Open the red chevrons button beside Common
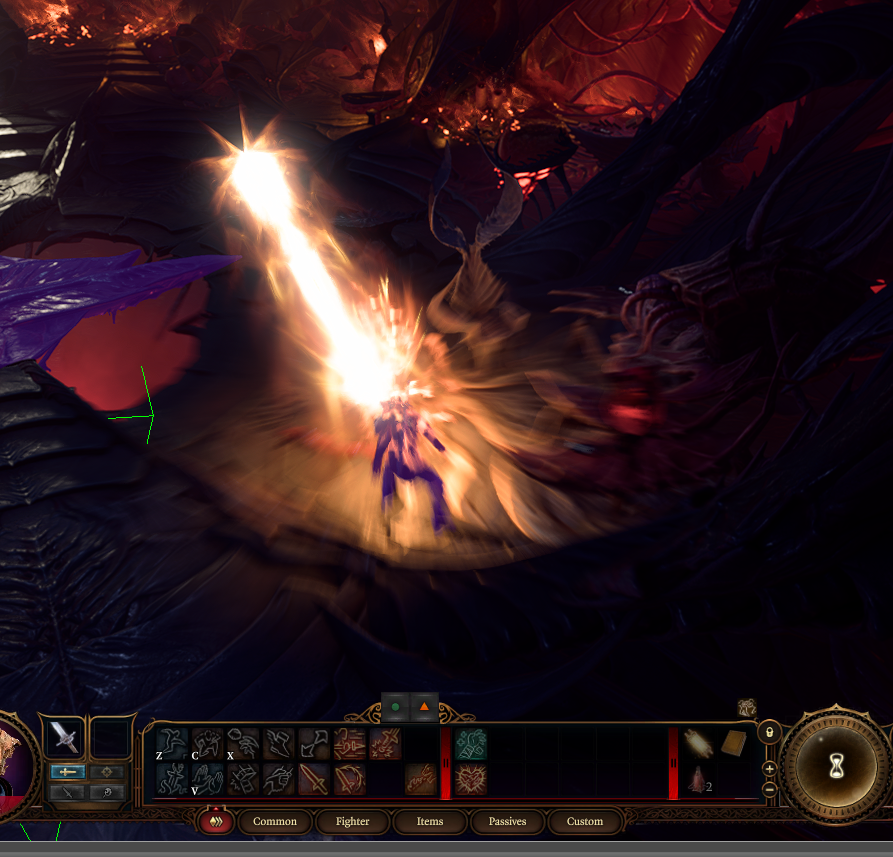This screenshot has height=857, width=893. 215,822
